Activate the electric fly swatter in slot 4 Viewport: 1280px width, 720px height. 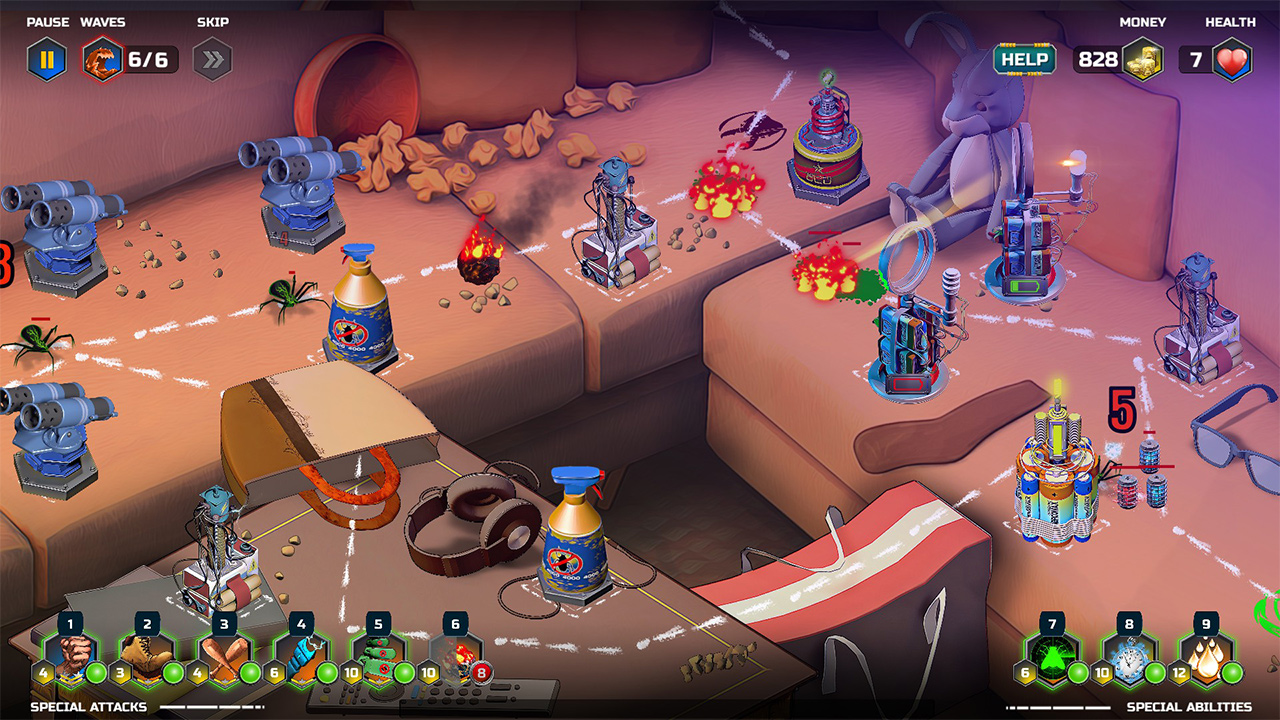pyautogui.click(x=301, y=655)
